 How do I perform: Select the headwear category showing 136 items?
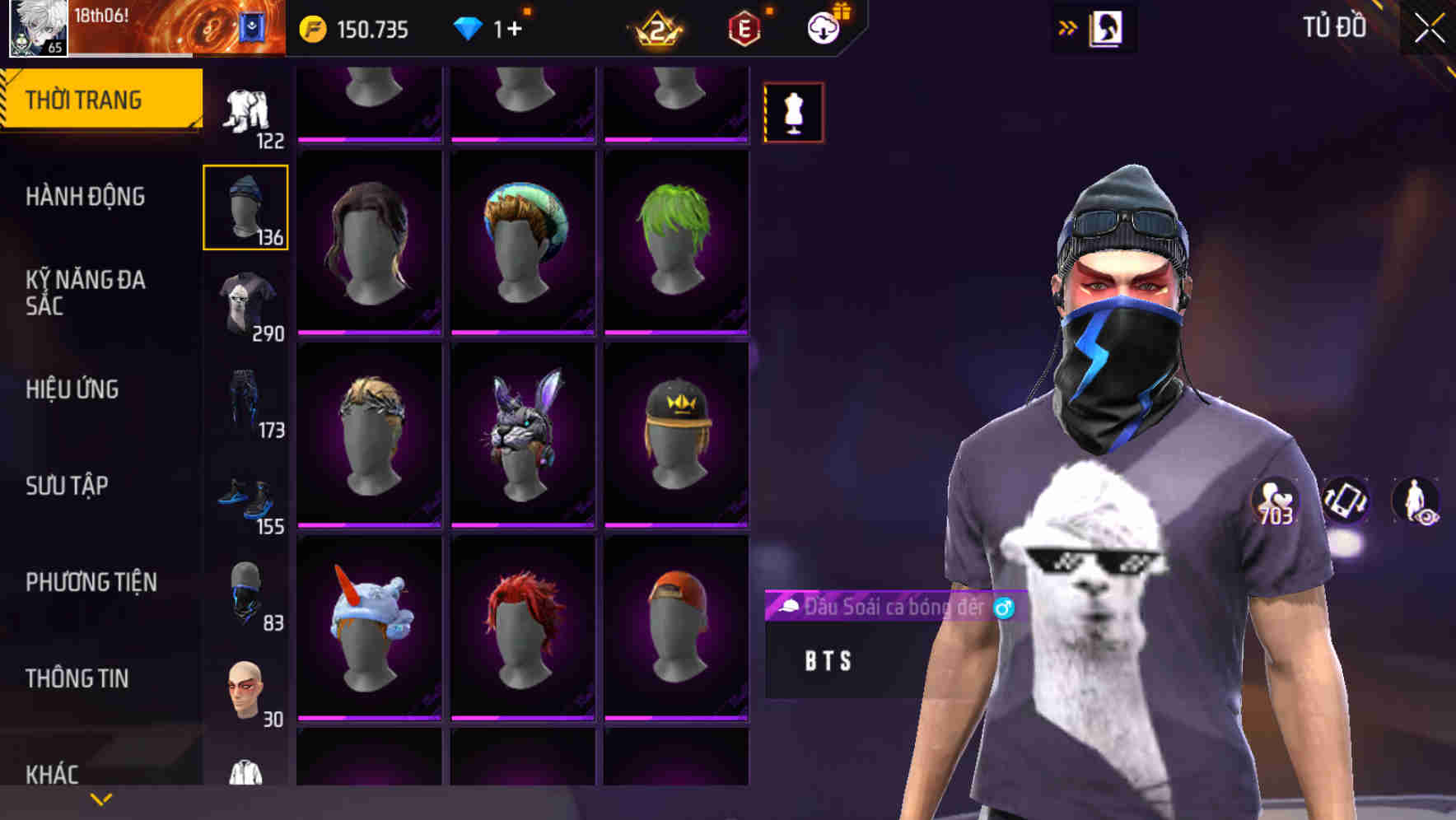coord(245,206)
